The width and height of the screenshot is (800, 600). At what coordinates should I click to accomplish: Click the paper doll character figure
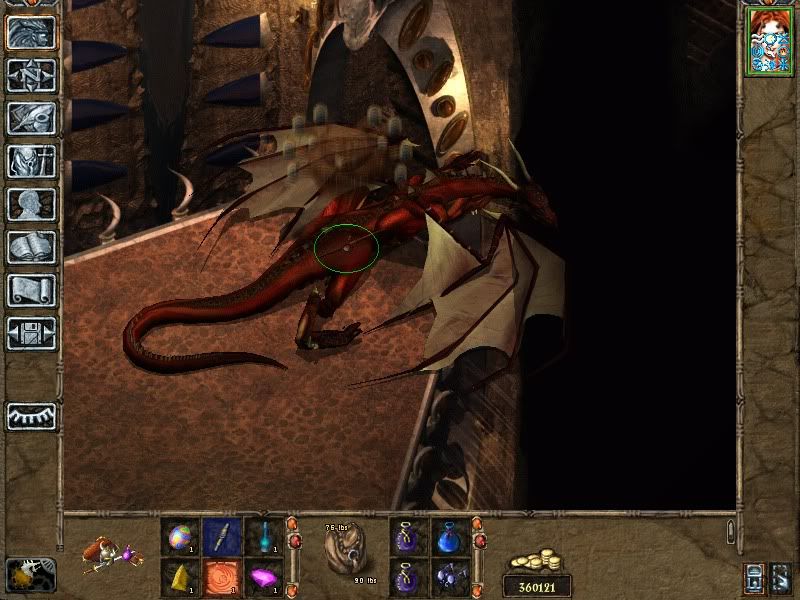[x=112, y=553]
